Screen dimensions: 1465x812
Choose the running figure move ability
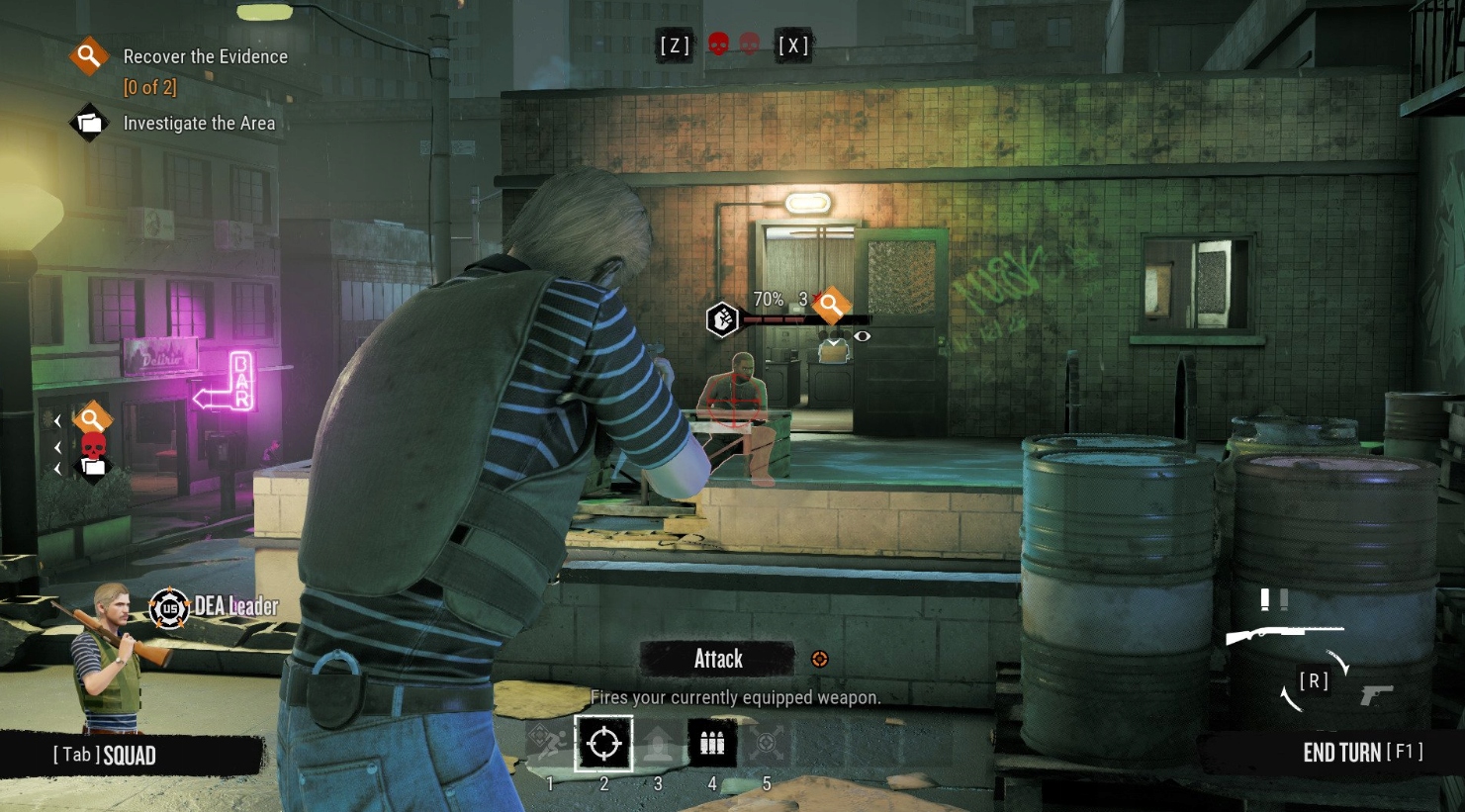click(x=550, y=744)
